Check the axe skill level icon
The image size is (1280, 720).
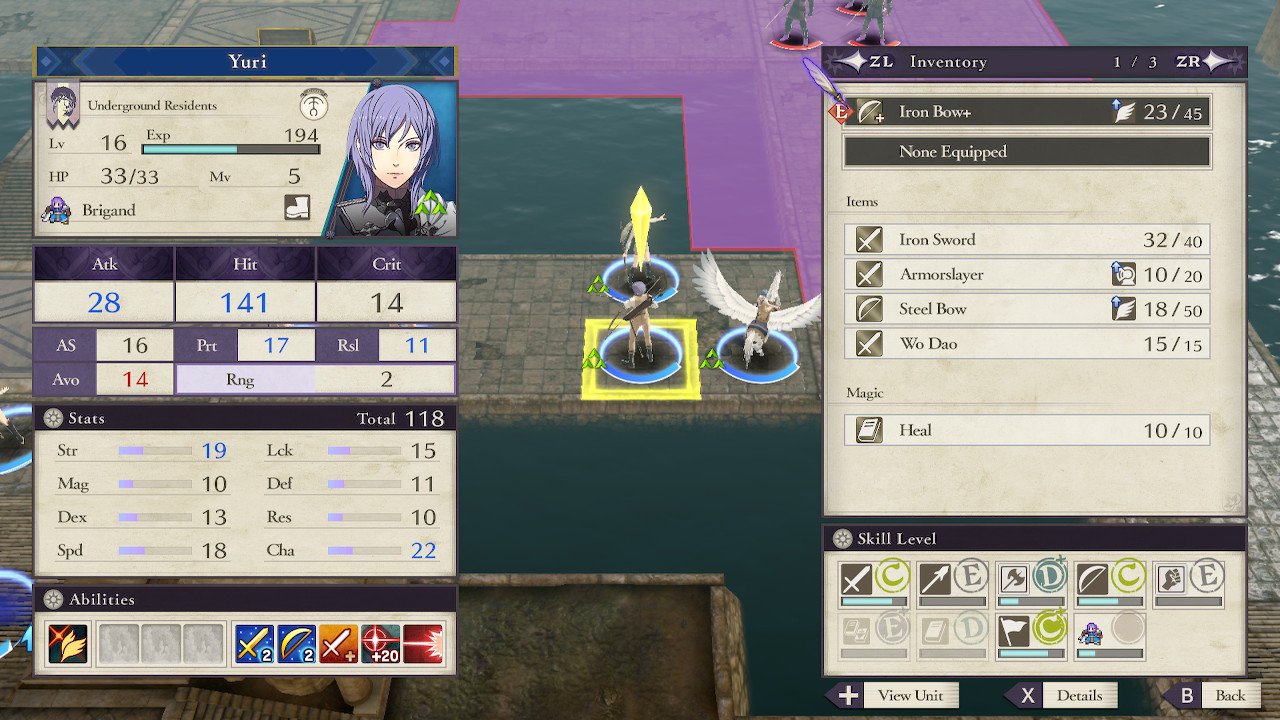[1015, 579]
